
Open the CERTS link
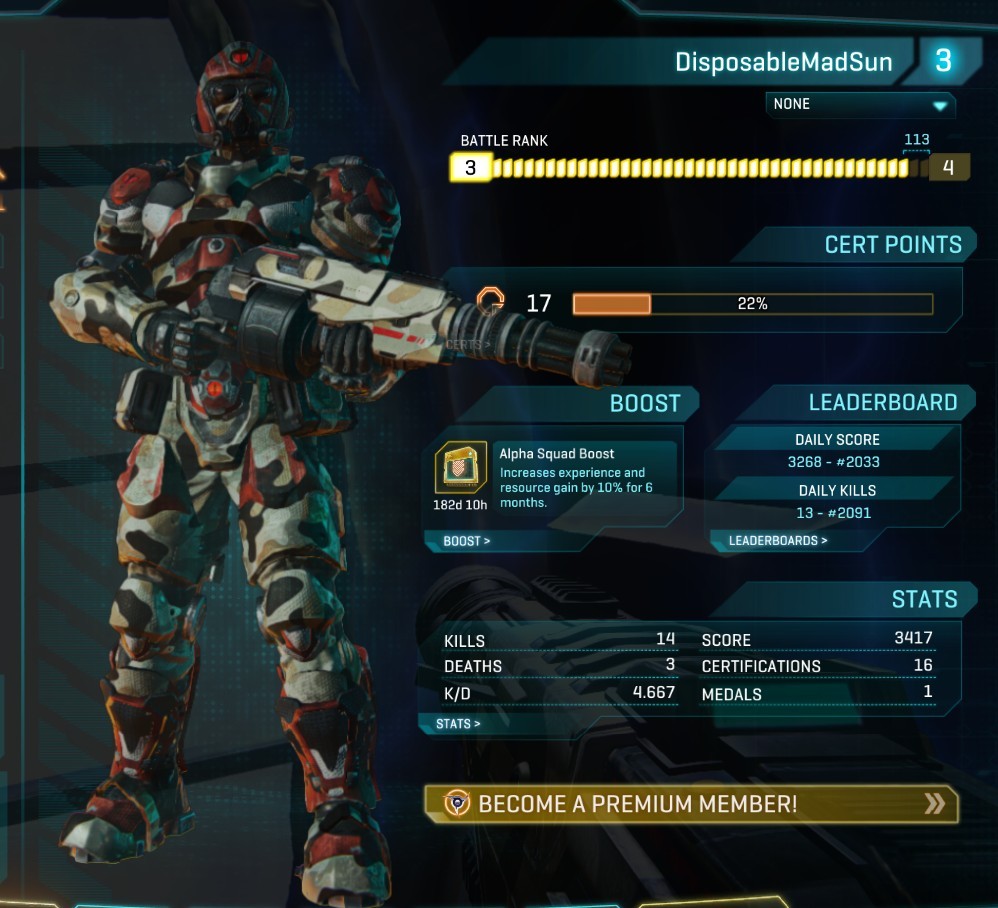468,345
